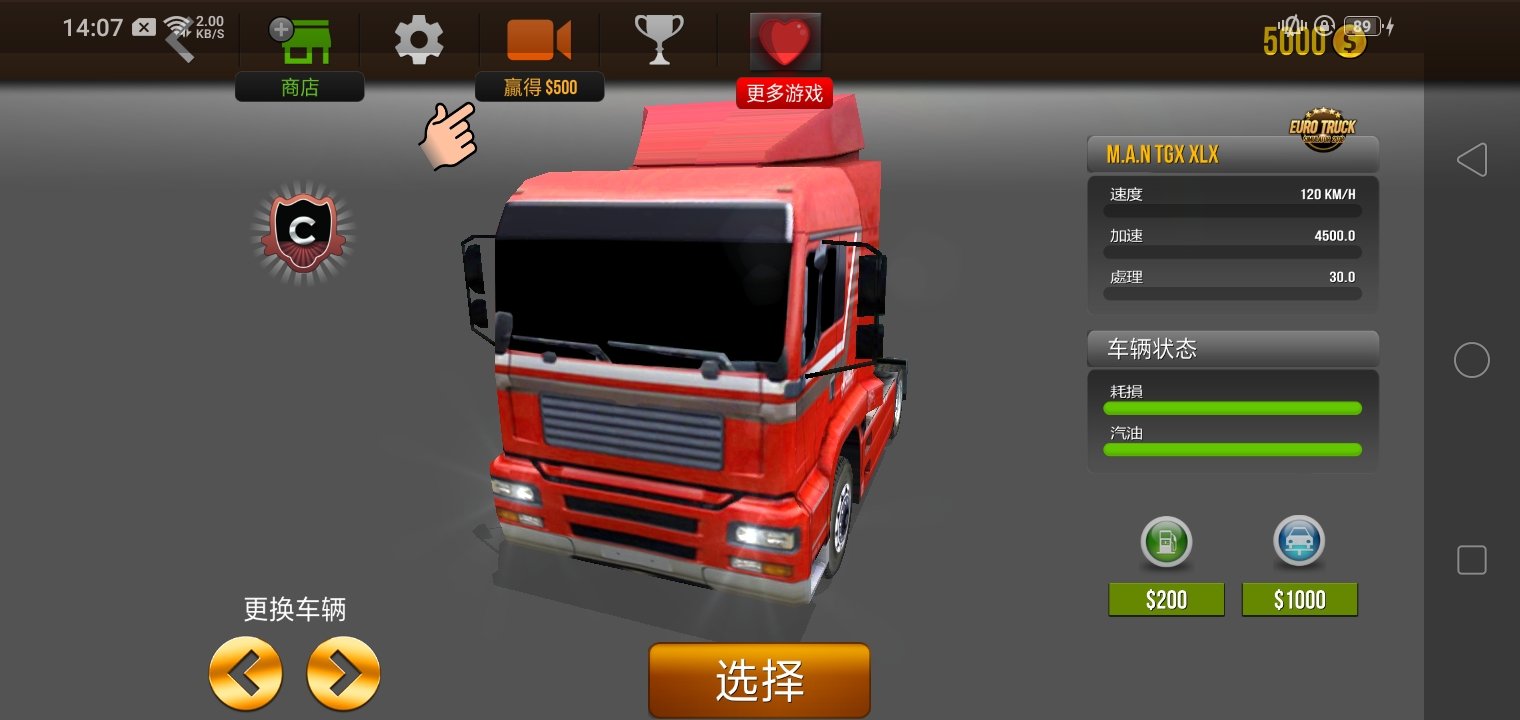Tap the back triangle navigation control
This screenshot has height=720, width=1520.
click(1472, 159)
